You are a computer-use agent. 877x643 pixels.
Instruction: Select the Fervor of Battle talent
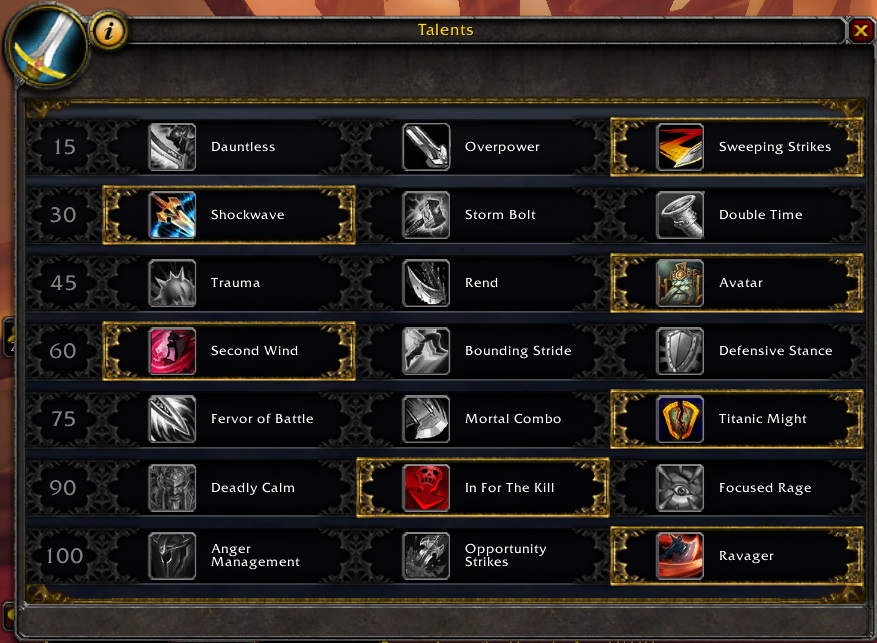(x=229, y=419)
